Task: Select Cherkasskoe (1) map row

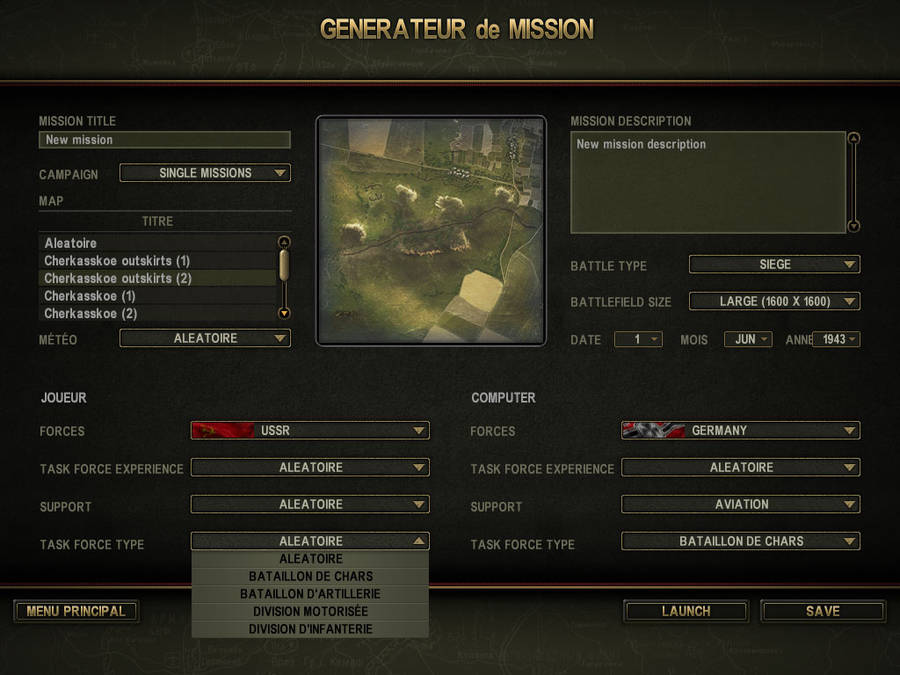Action: [x=158, y=296]
